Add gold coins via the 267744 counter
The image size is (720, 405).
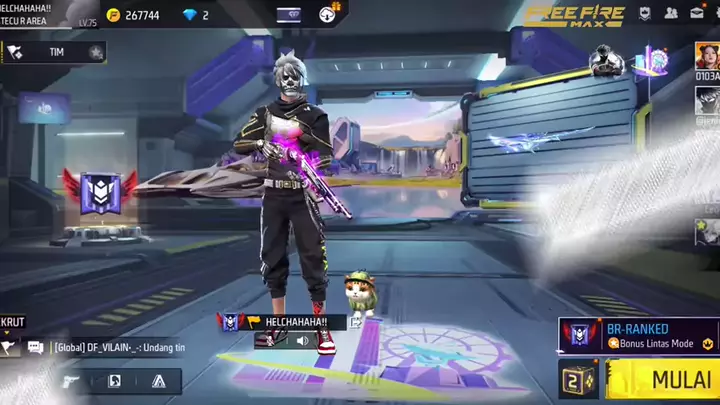coord(134,15)
